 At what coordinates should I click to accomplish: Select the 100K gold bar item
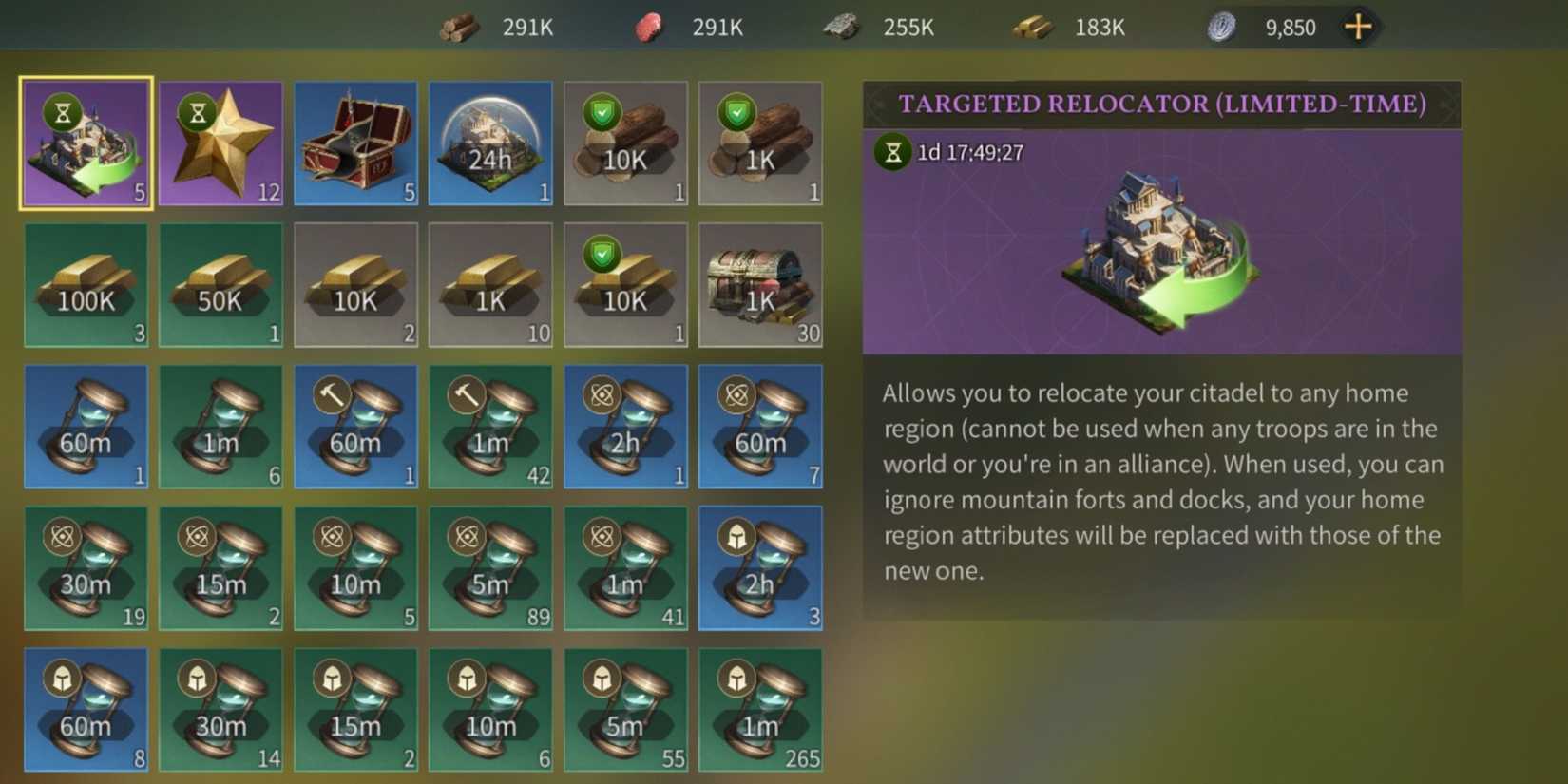point(86,284)
